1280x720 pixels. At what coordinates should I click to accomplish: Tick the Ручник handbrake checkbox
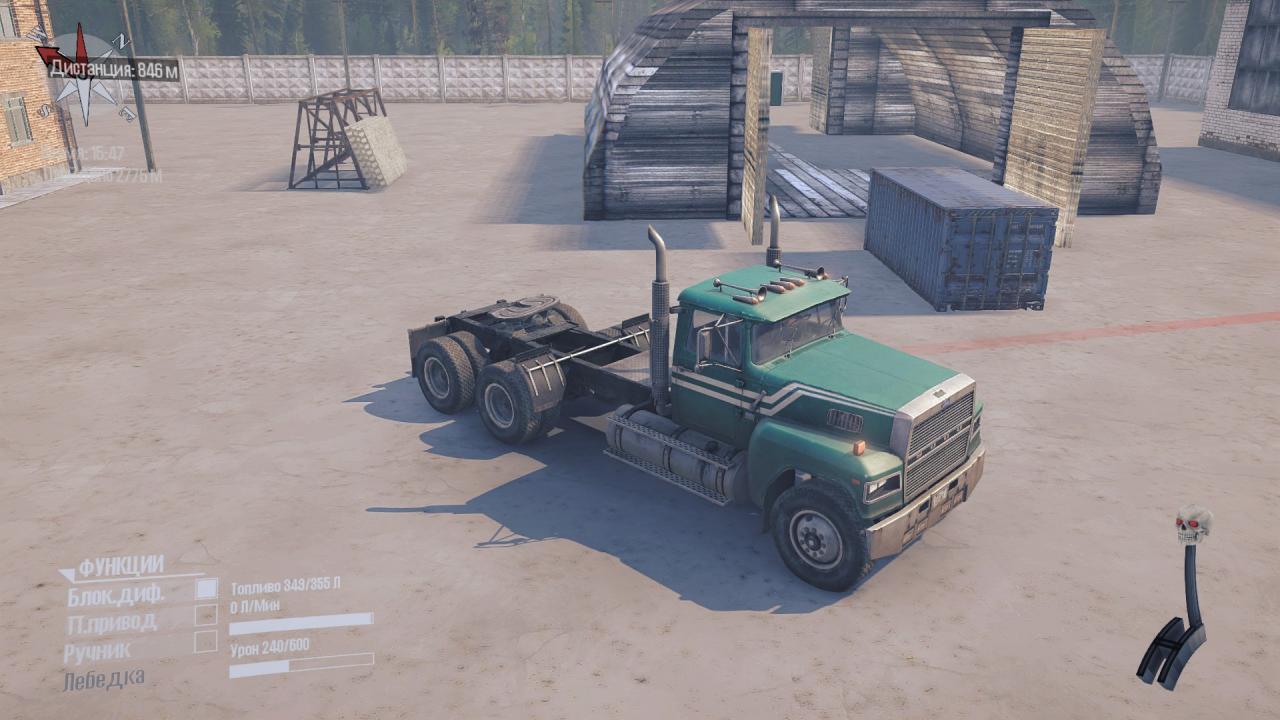coord(206,642)
